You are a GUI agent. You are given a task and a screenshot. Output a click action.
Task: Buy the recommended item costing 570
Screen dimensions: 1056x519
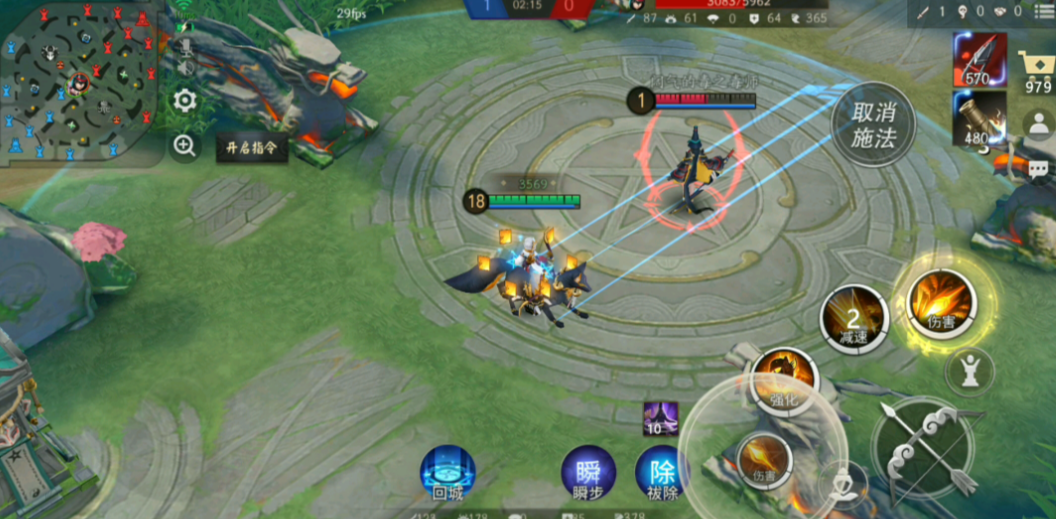(x=979, y=59)
